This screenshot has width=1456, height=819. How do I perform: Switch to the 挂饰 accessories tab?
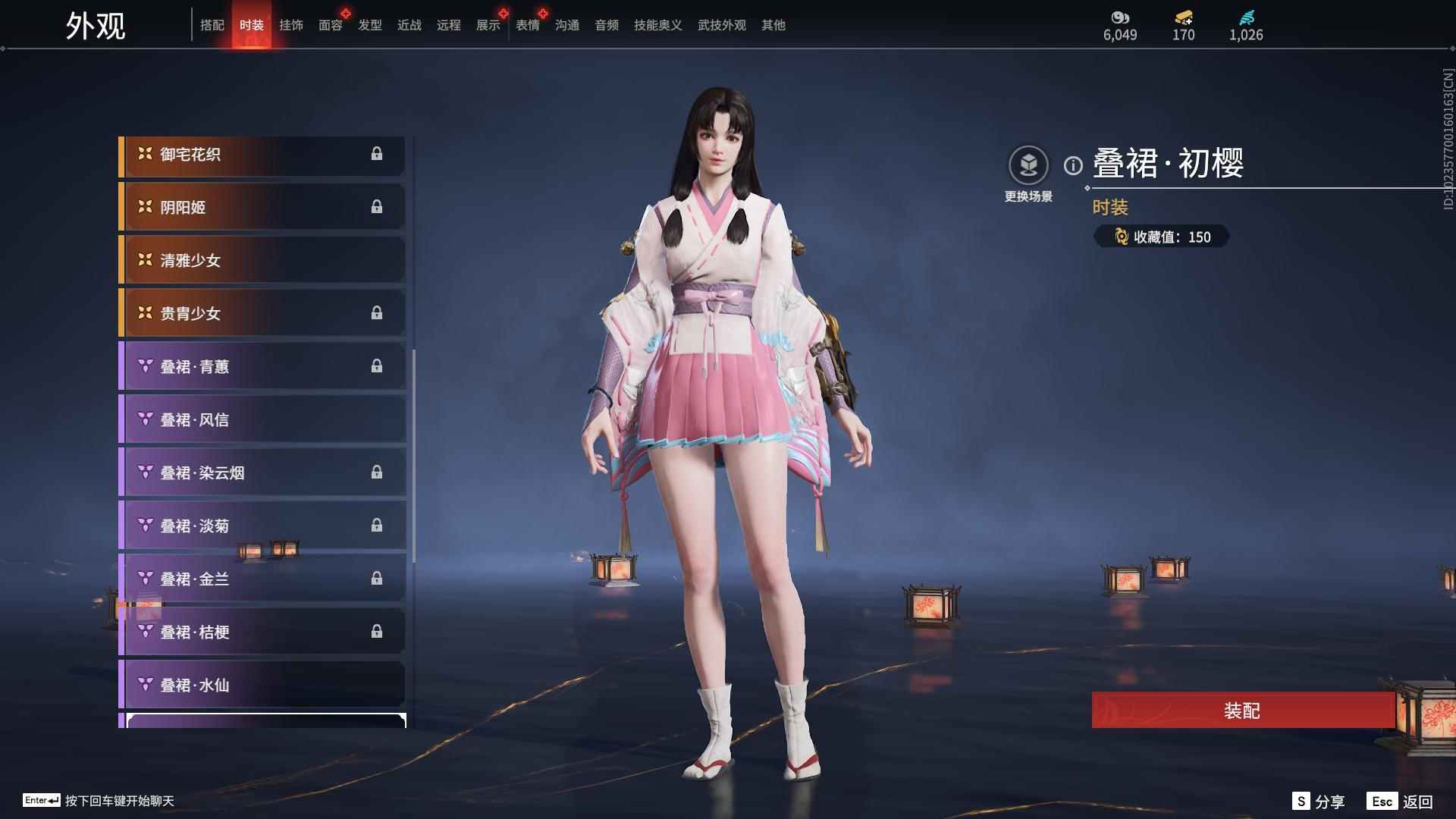click(291, 25)
